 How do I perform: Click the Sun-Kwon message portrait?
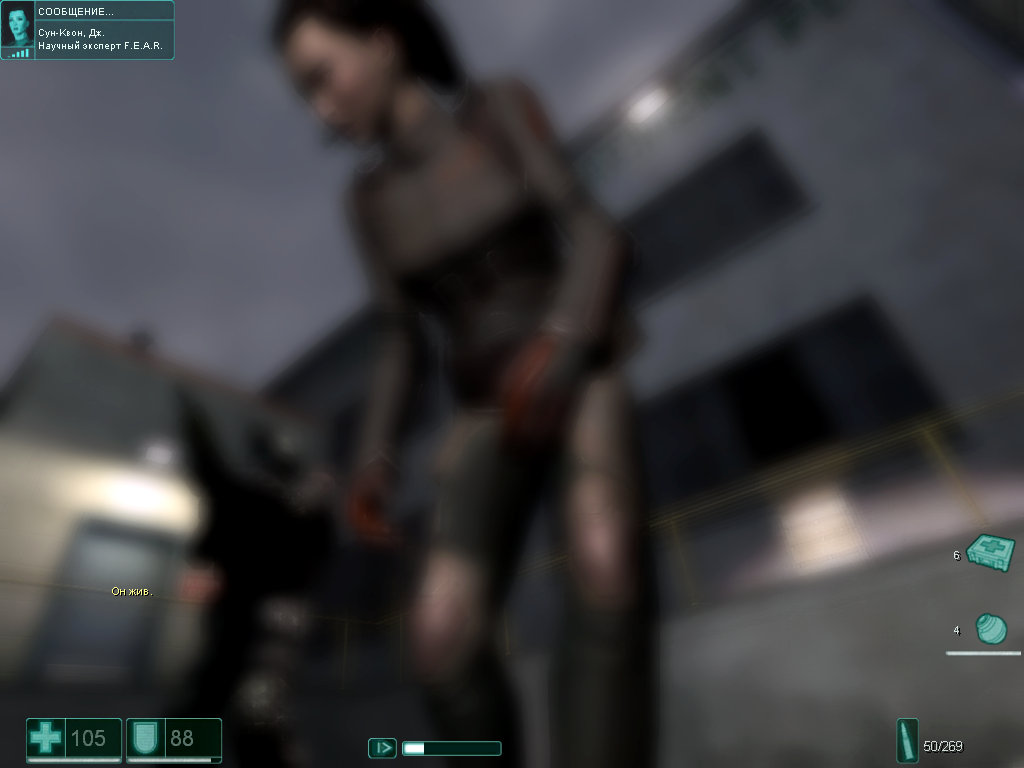pyautogui.click(x=18, y=28)
